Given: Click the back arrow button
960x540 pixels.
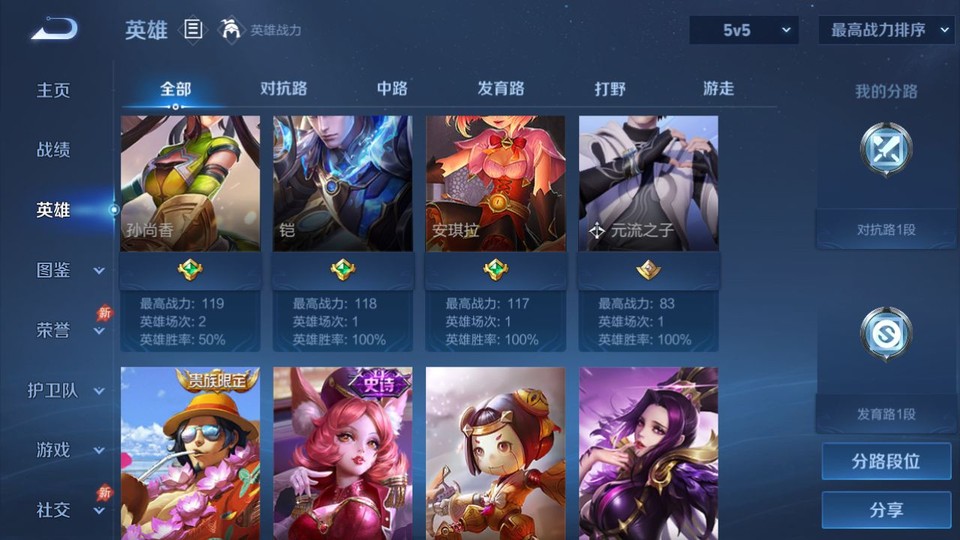Looking at the screenshot, I should pyautogui.click(x=53, y=30).
